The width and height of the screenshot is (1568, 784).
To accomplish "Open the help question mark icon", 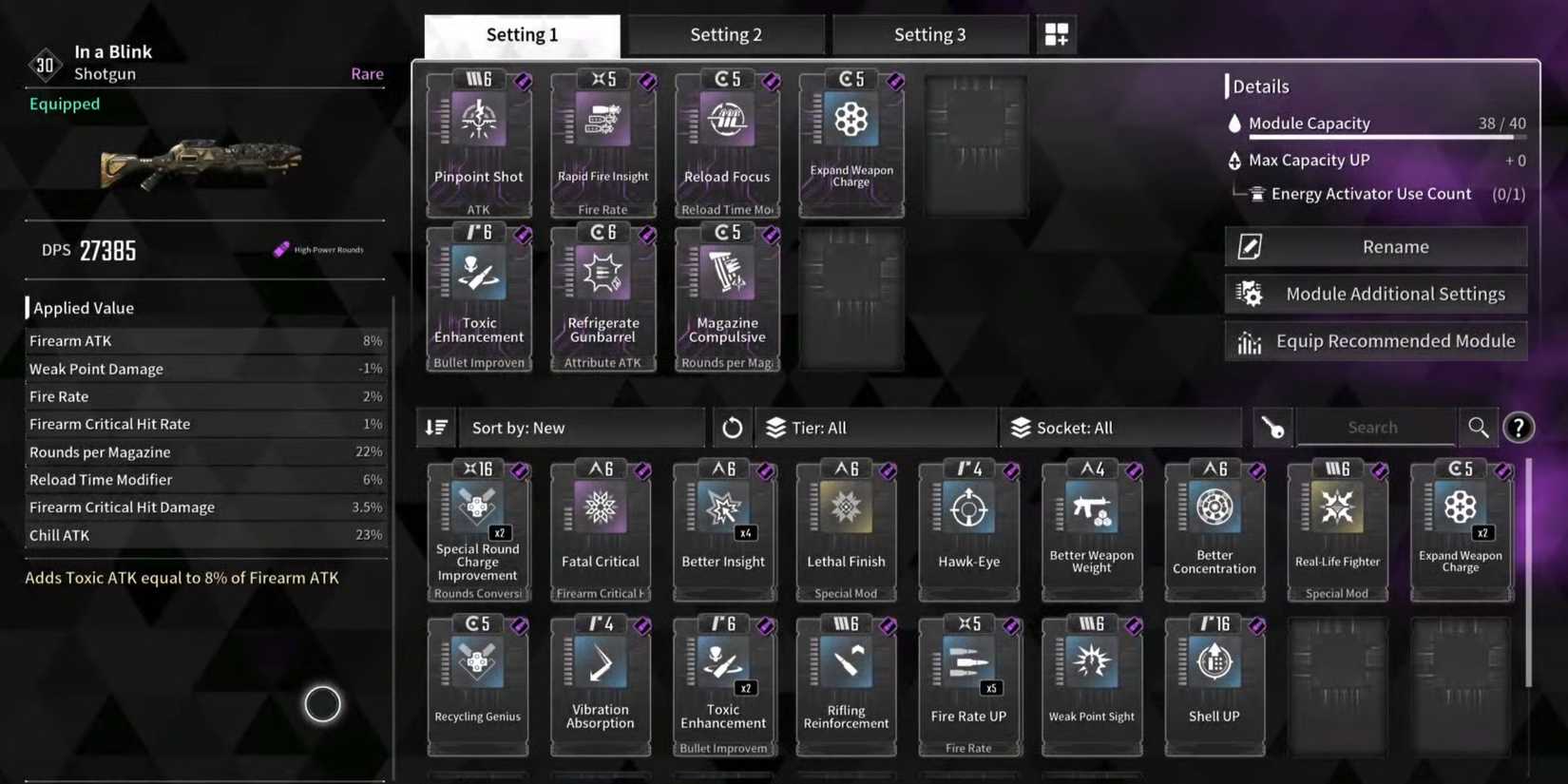I will (1519, 428).
